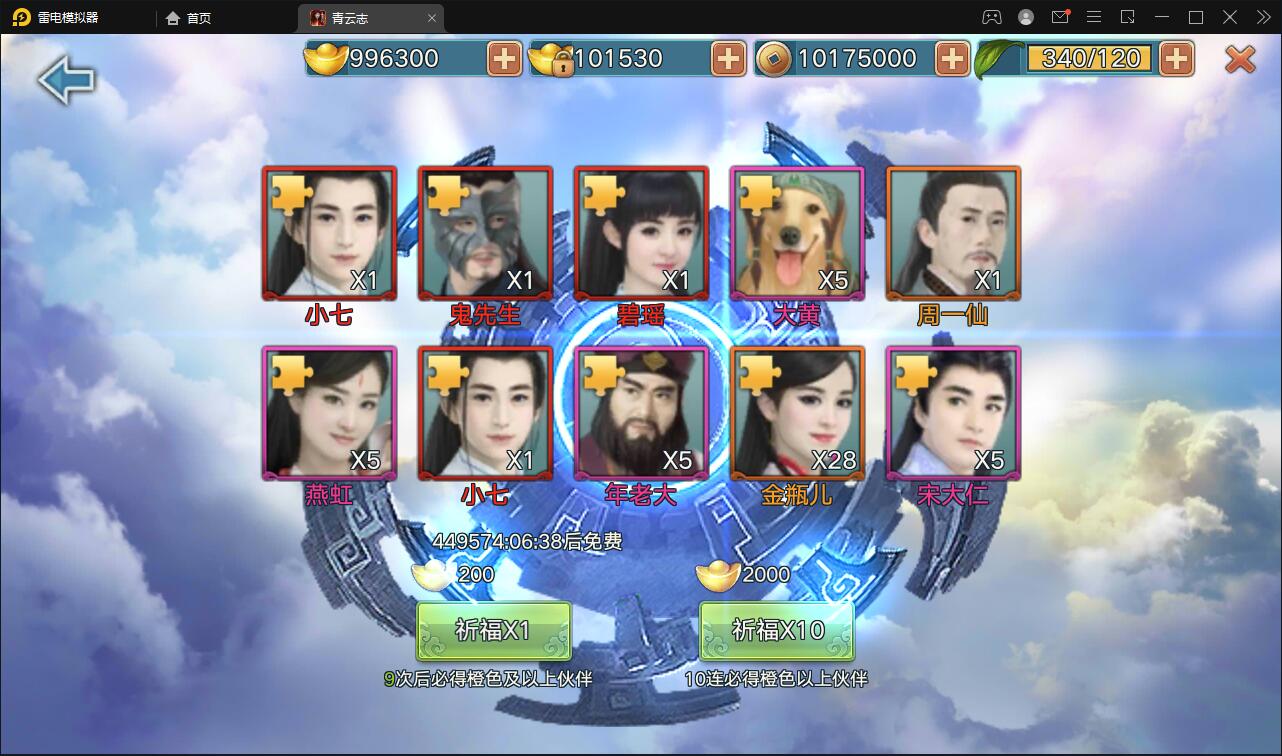This screenshot has height=756, width=1282.
Task: Choose the bearded 年老大 card
Action: click(641, 414)
